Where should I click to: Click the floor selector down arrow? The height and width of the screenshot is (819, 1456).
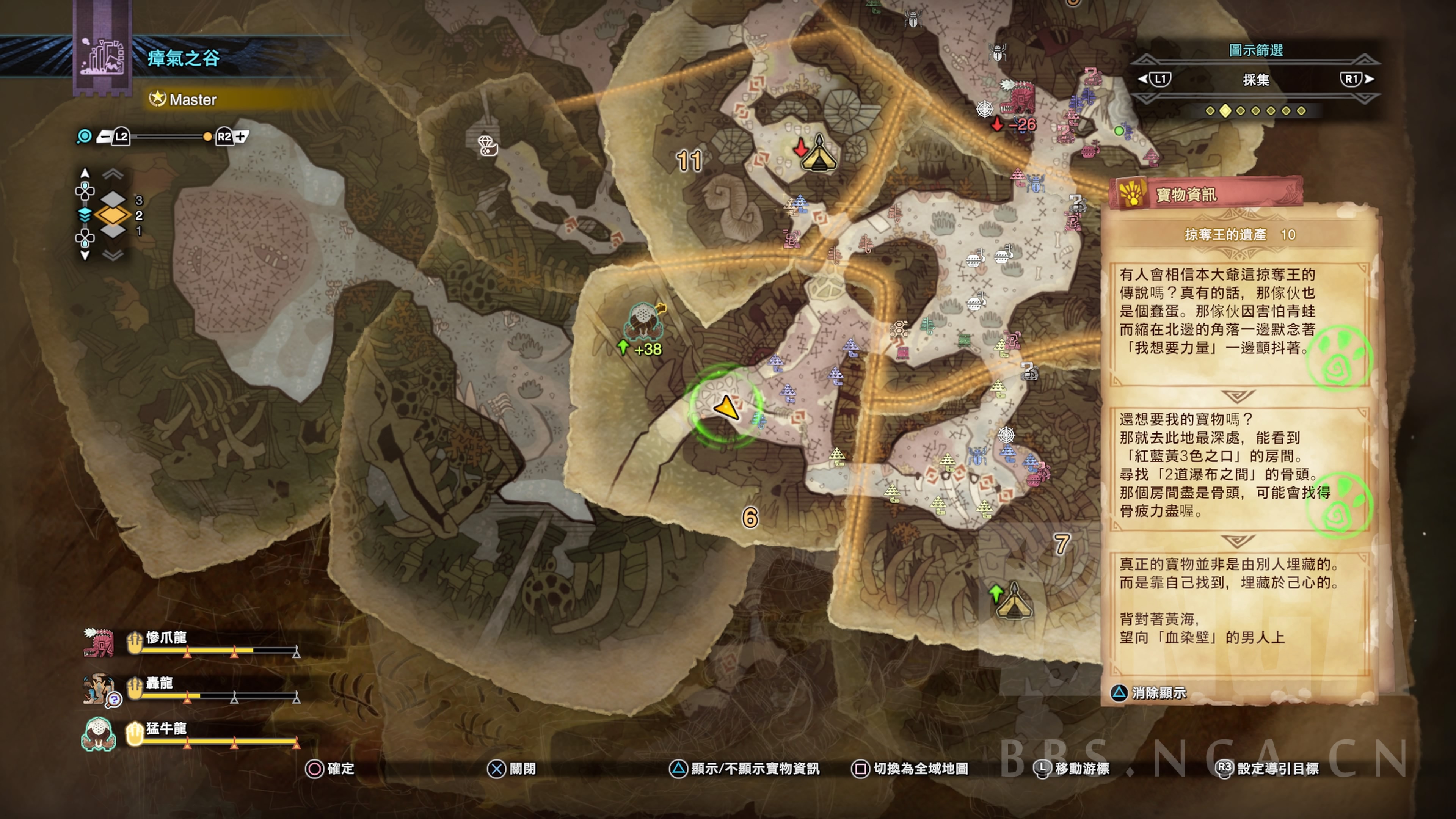tap(85, 256)
